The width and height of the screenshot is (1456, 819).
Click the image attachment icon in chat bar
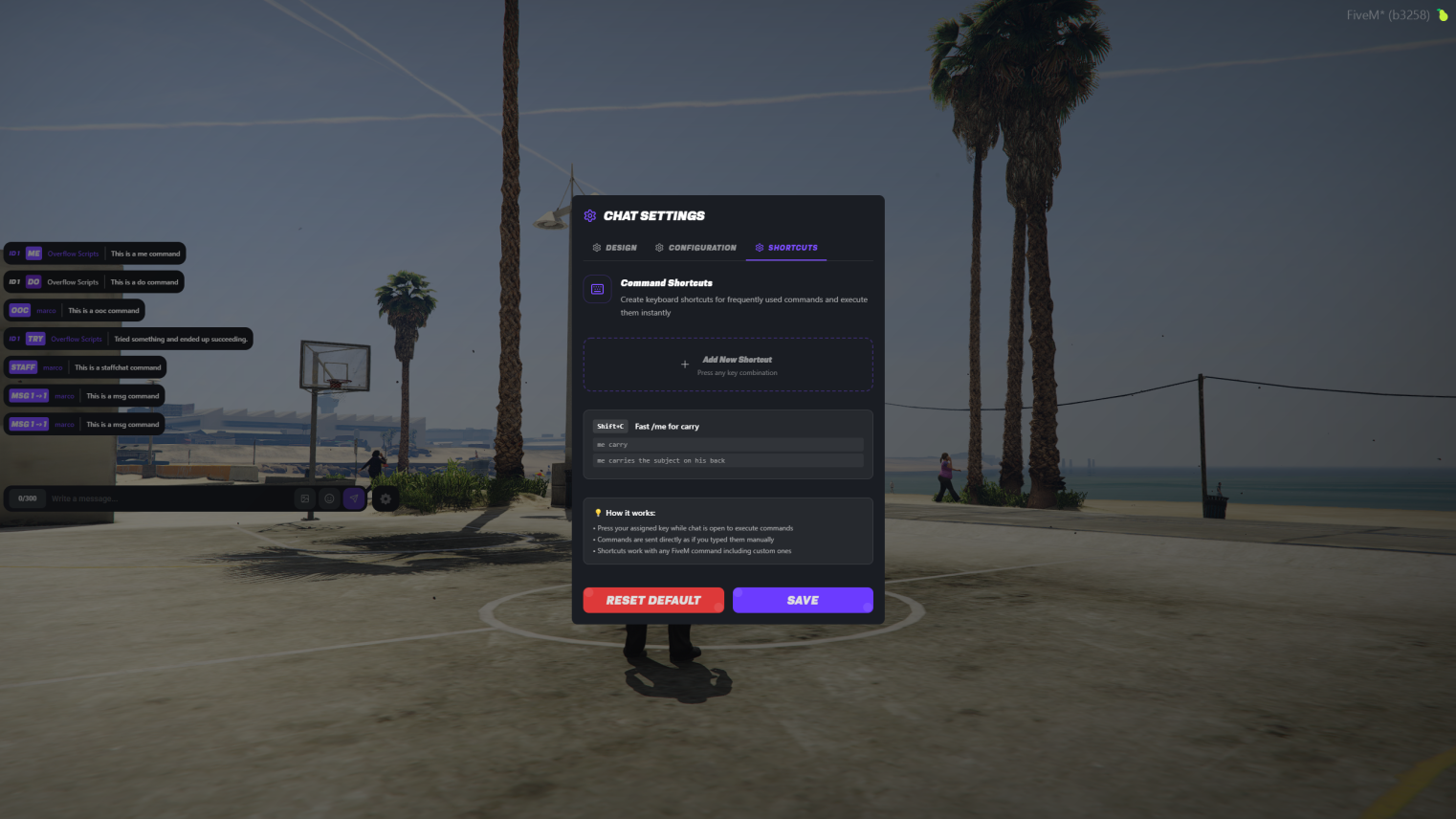coord(304,498)
